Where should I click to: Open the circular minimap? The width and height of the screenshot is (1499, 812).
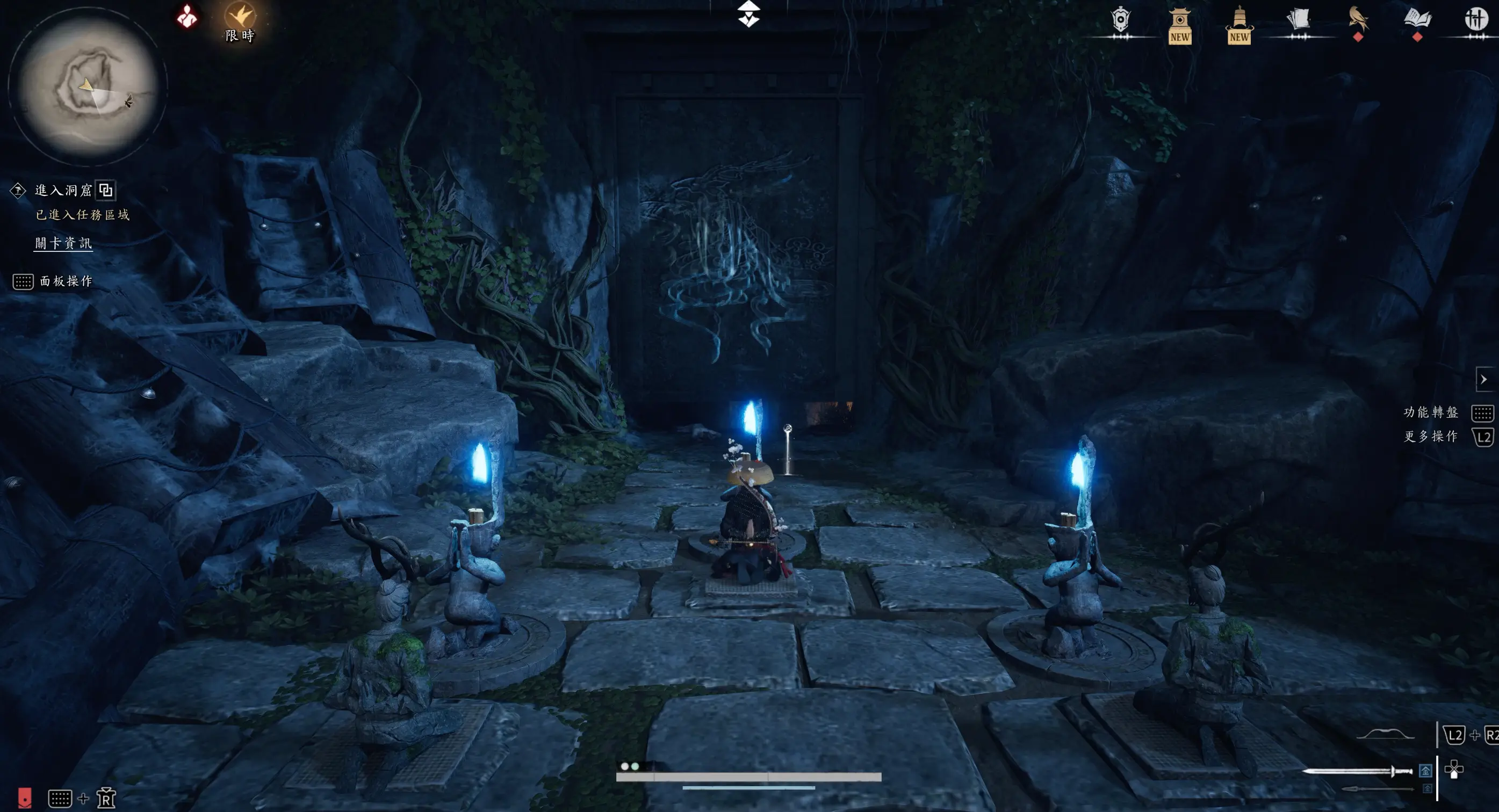[87, 87]
